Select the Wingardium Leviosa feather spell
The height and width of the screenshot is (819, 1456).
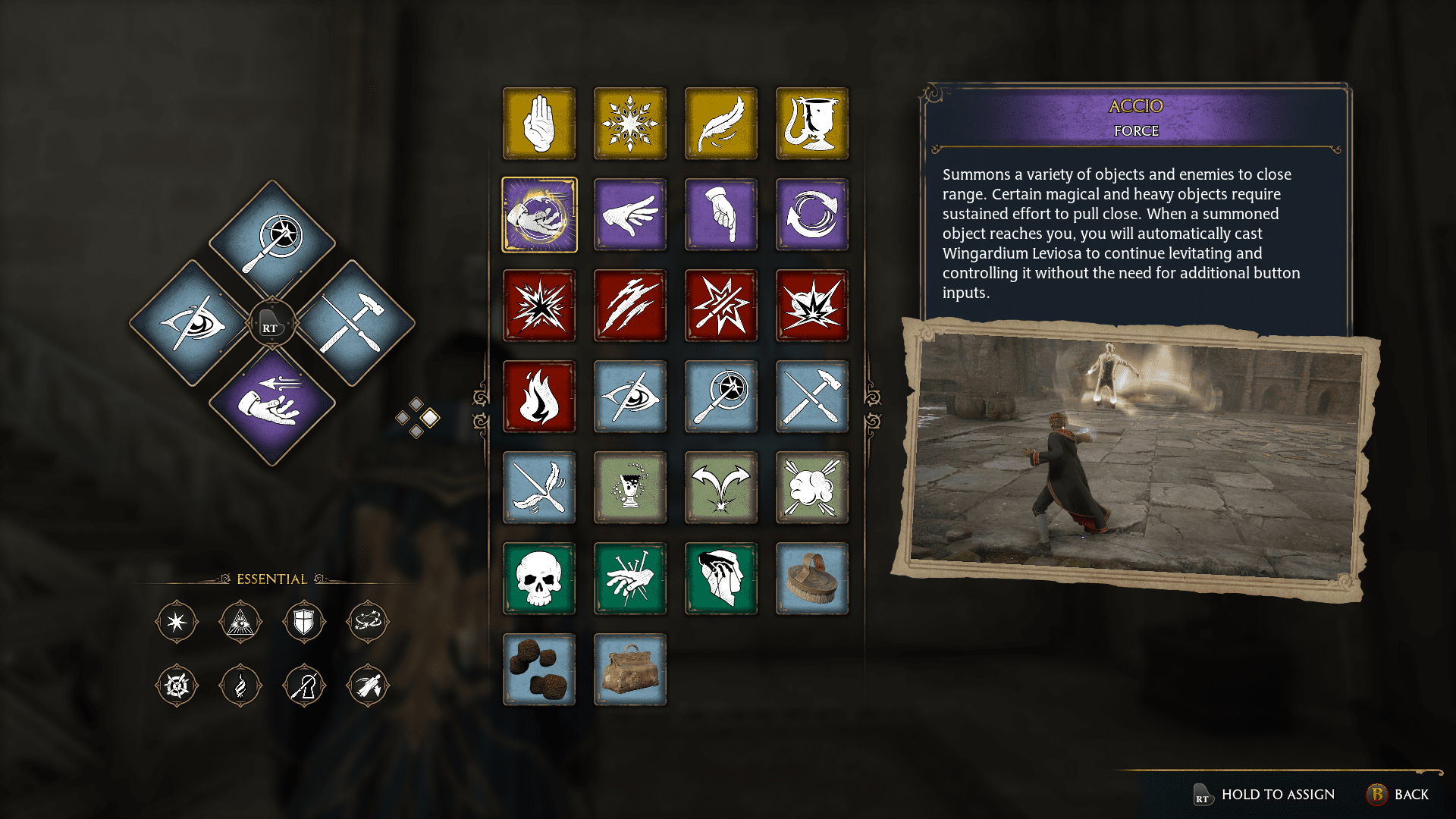pyautogui.click(x=721, y=124)
